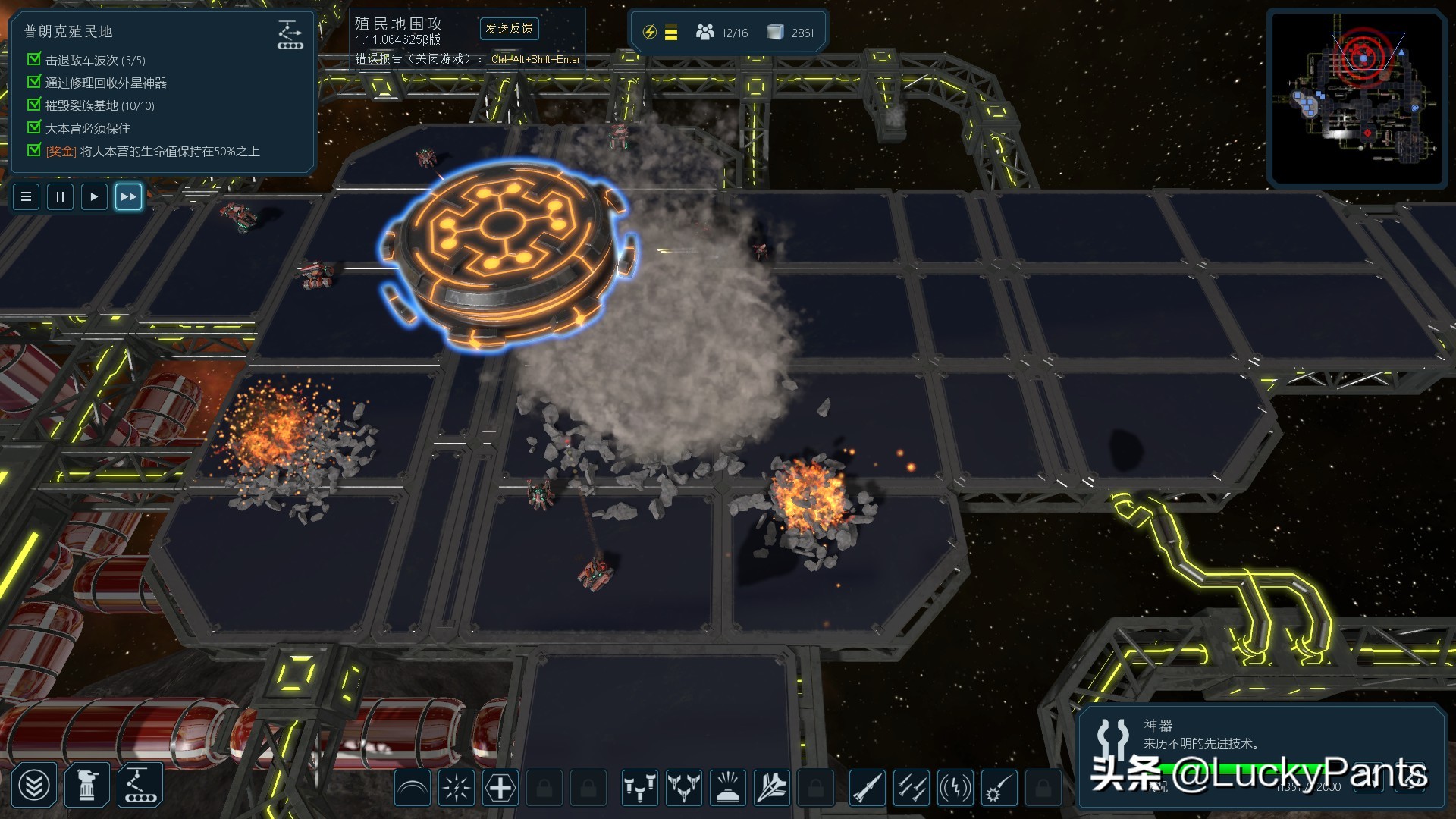
Task: Open the hamburger game menu button
Action: [x=27, y=197]
